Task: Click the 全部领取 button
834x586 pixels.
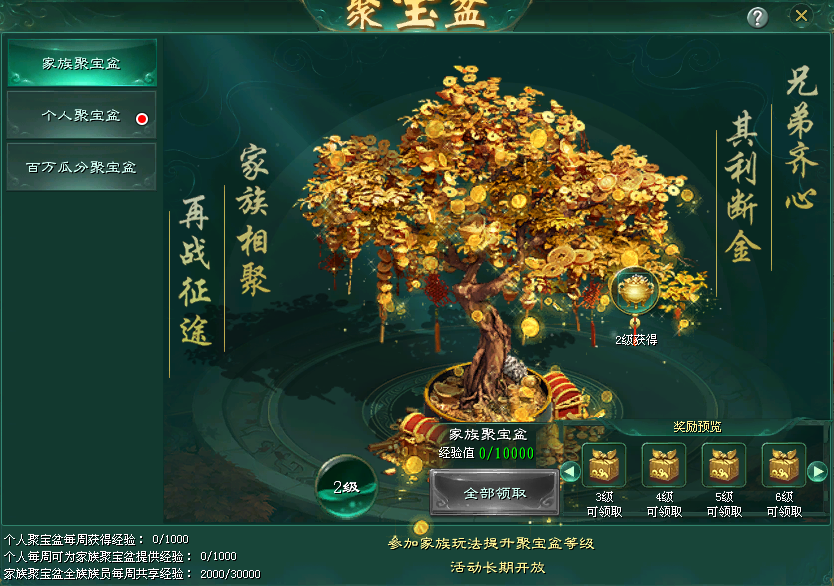Action: pos(494,493)
